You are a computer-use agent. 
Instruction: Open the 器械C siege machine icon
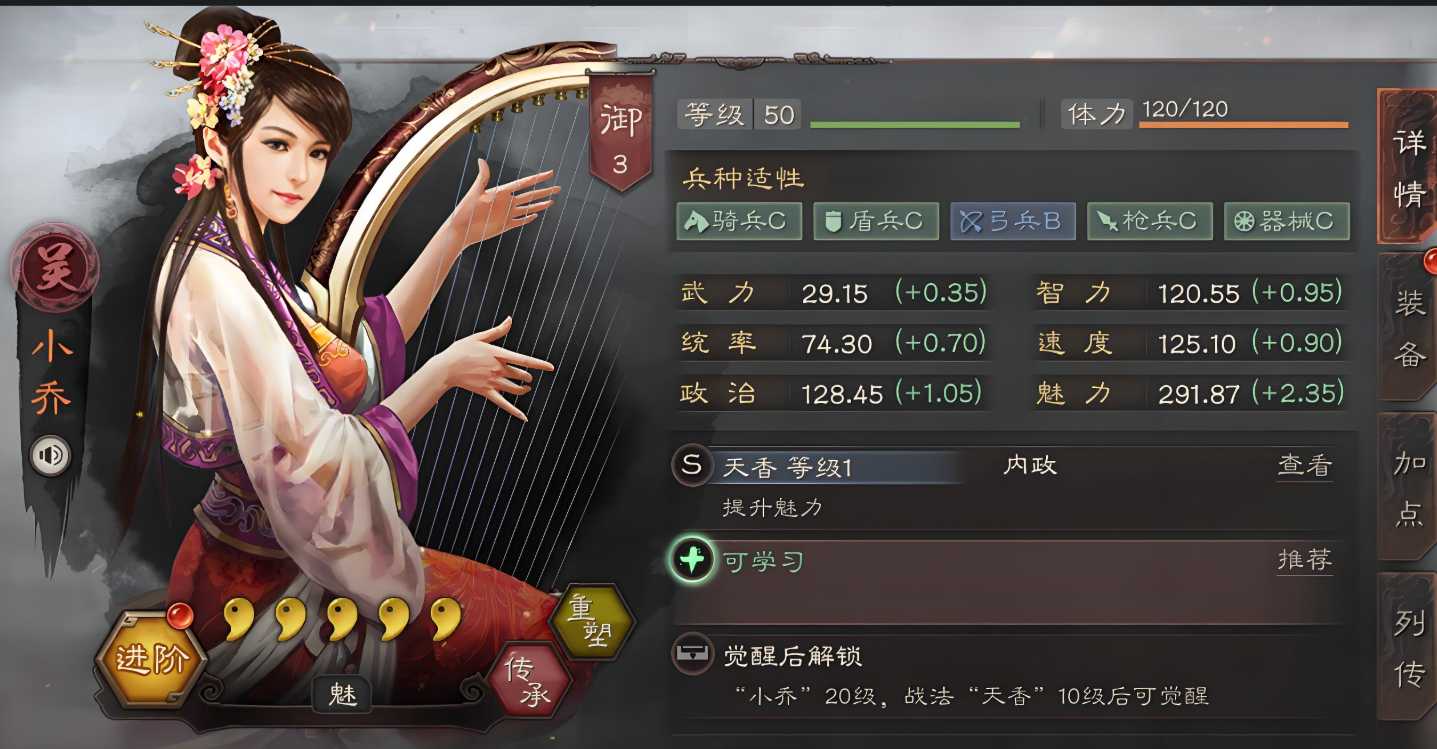tap(1287, 221)
